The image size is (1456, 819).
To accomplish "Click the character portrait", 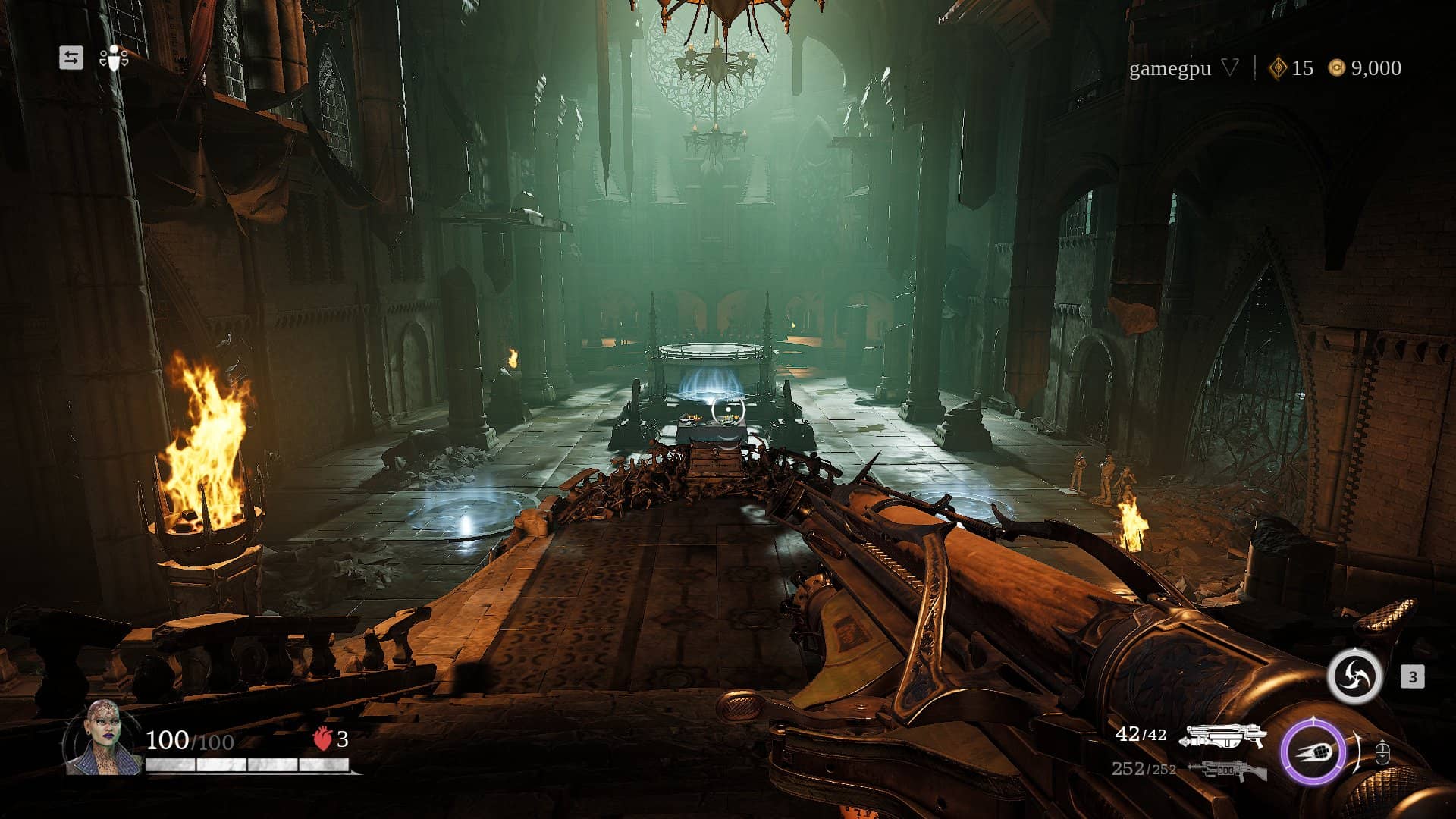I will coord(102,739).
